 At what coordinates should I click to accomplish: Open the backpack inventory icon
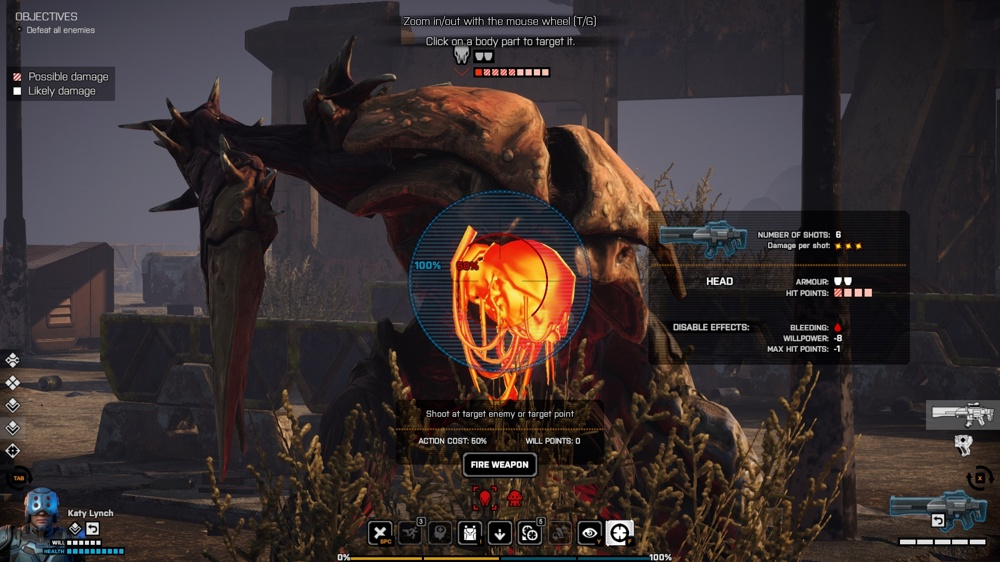(470, 533)
